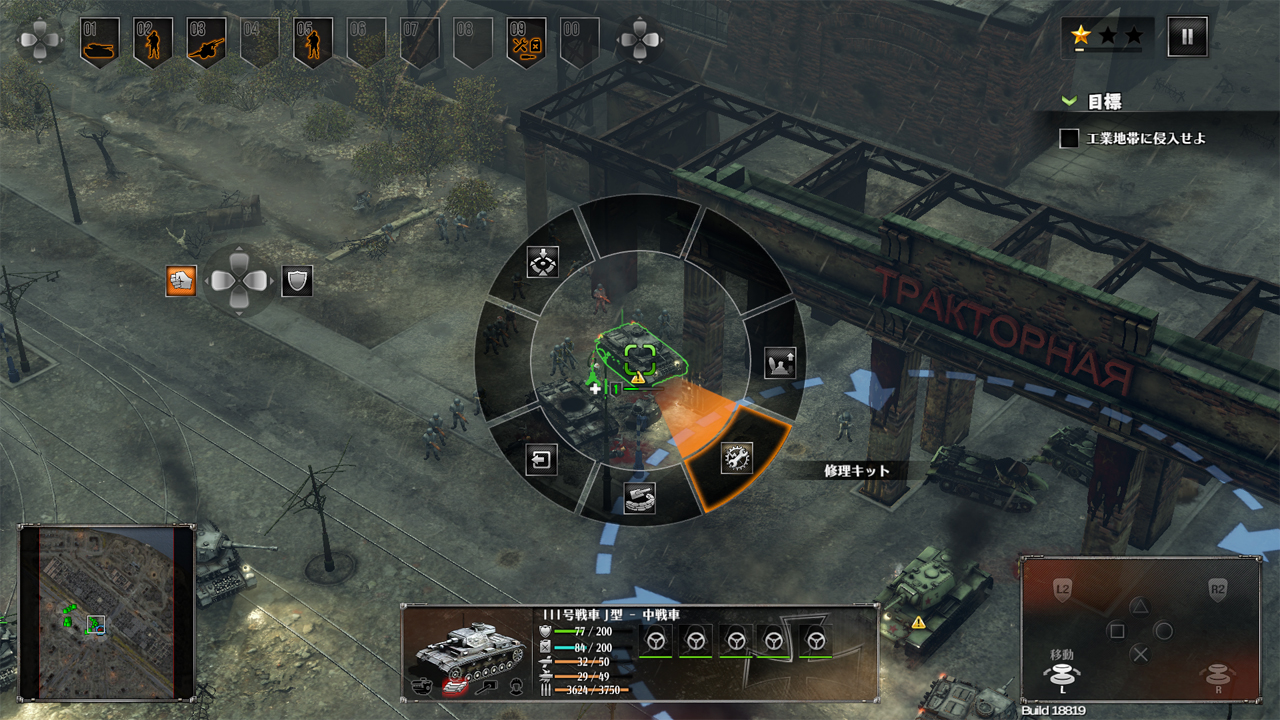Select the first crew member steering wheel slot

point(655,640)
